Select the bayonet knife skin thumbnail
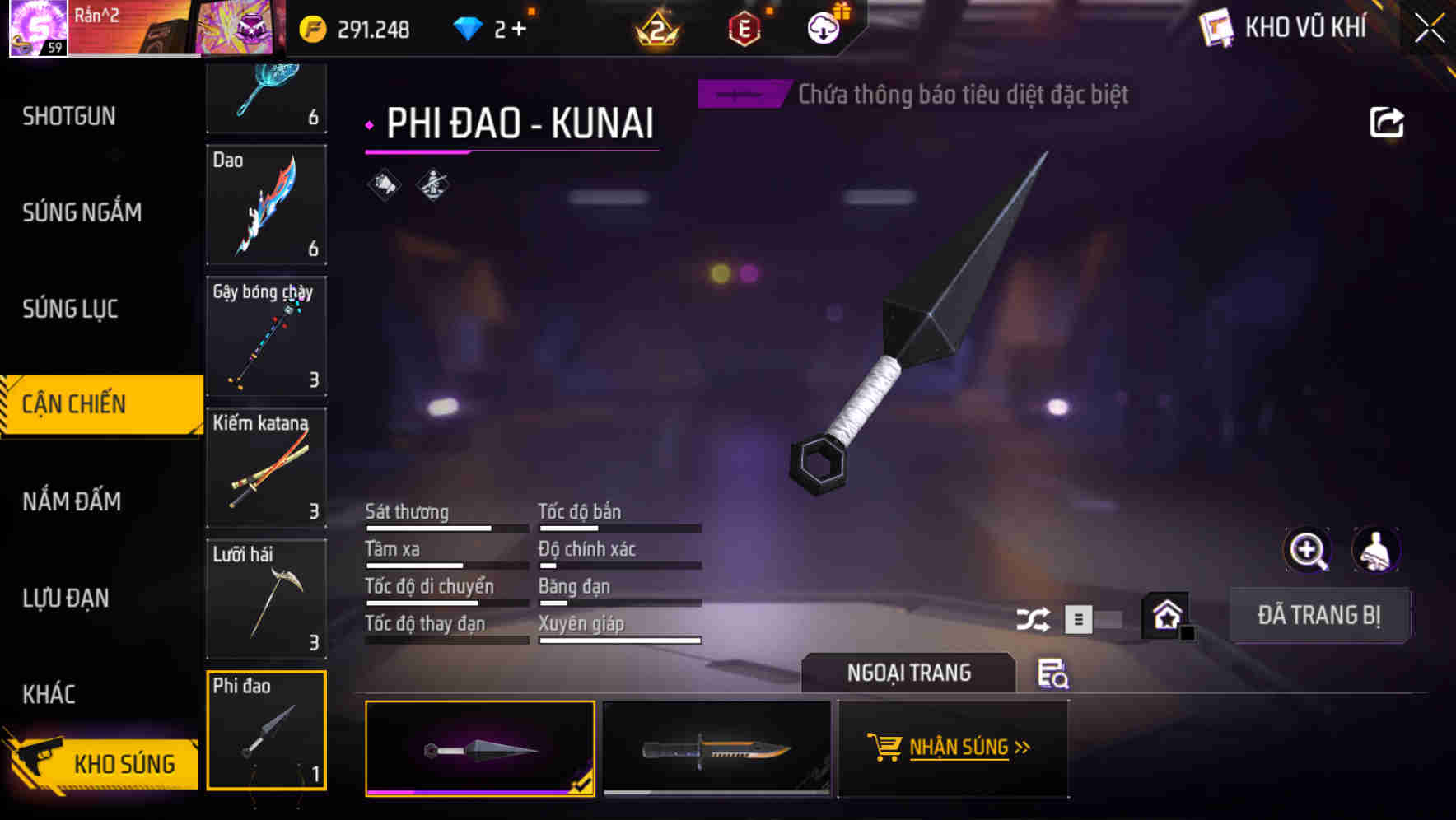 [x=716, y=749]
